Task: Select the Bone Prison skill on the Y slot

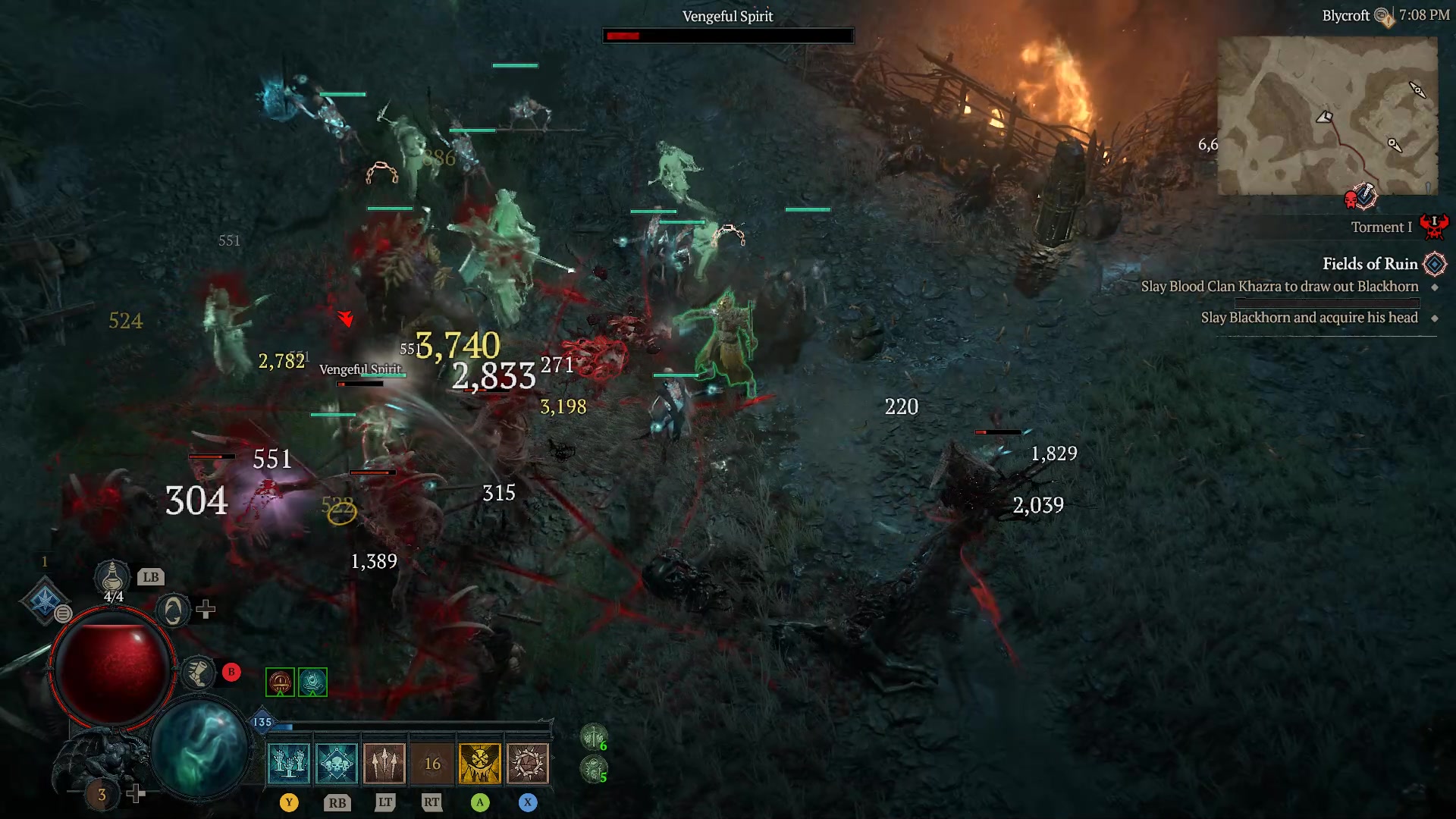Action: (x=288, y=762)
